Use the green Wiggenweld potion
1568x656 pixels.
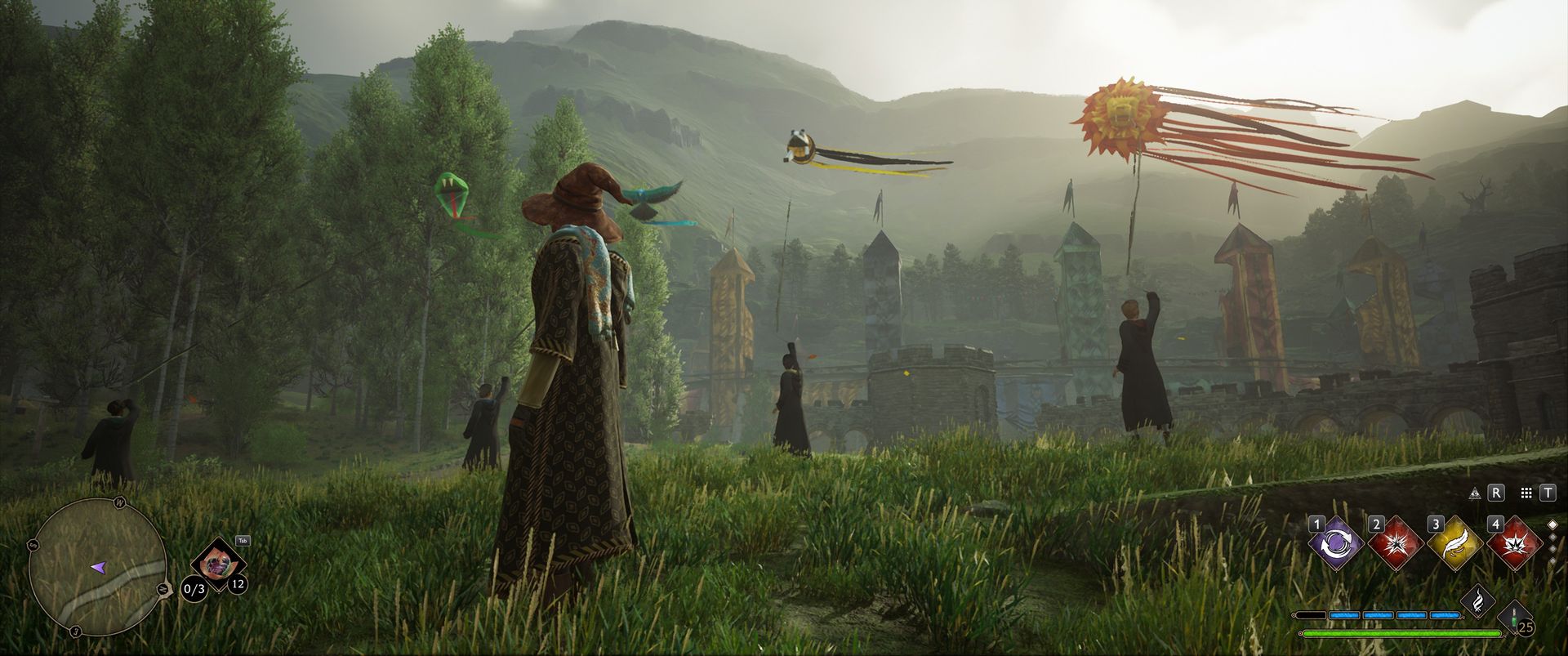pyautogui.click(x=1517, y=618)
